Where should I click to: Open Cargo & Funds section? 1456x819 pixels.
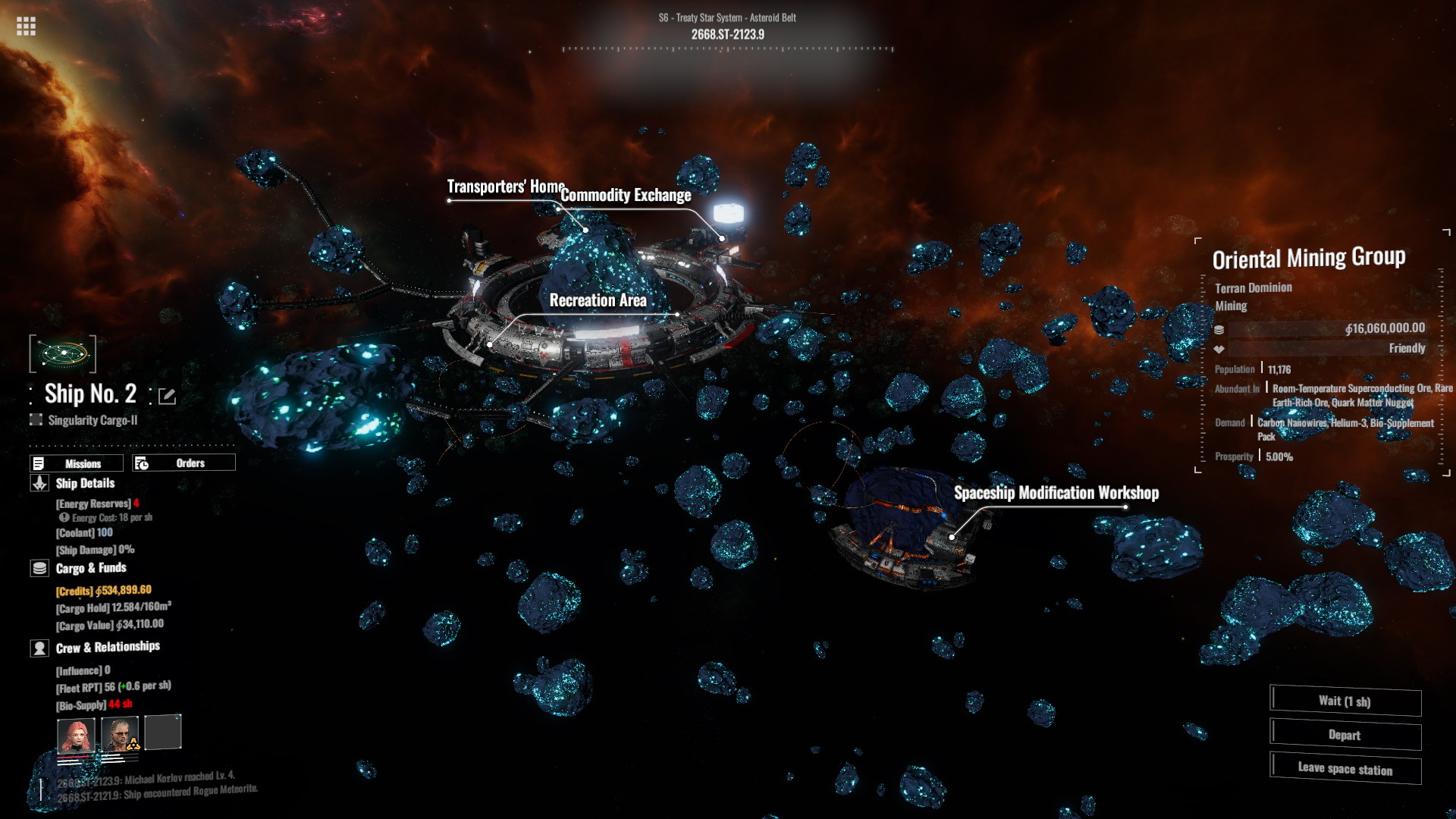[90, 568]
